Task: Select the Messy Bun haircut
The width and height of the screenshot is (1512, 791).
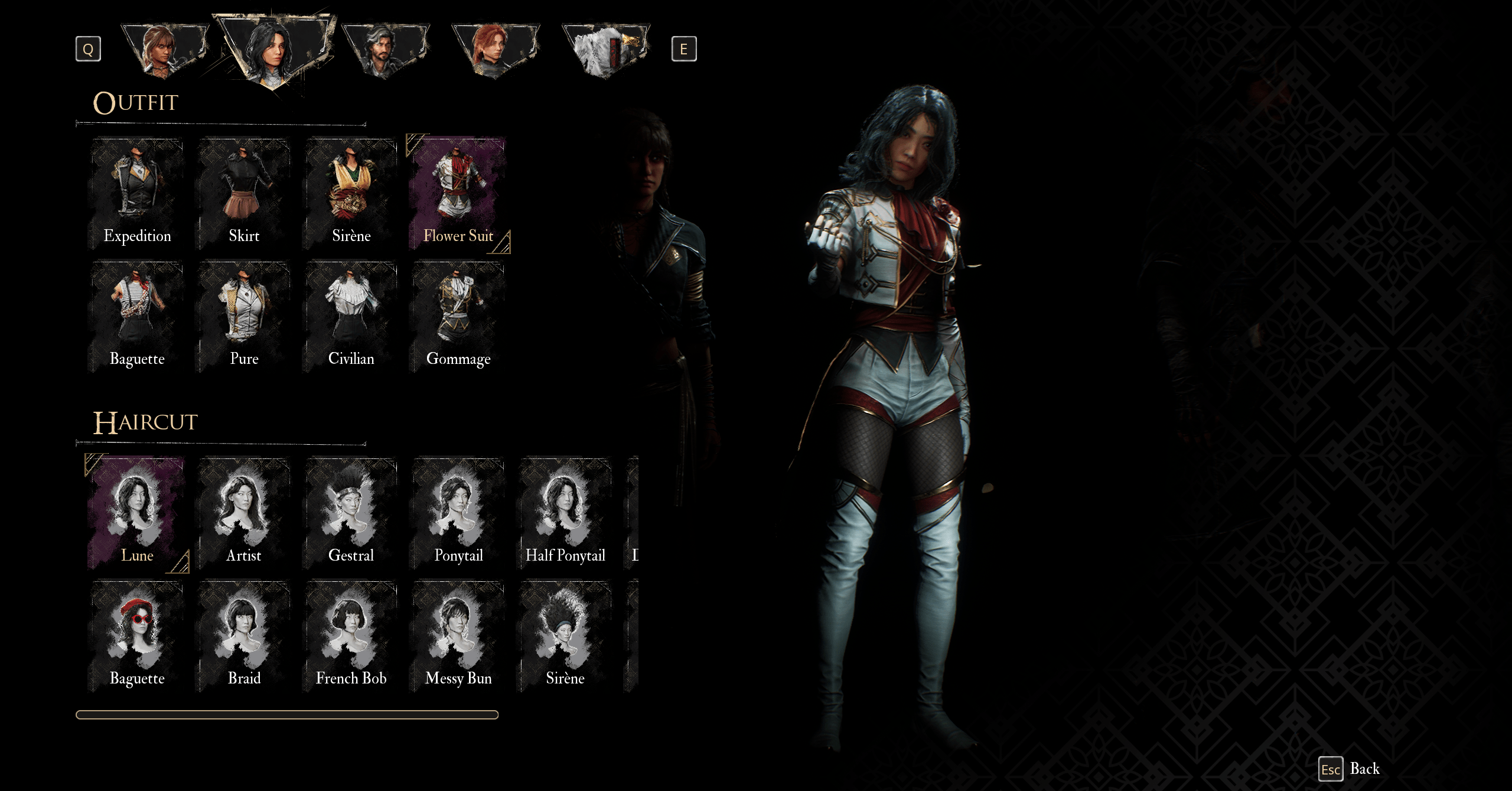Action: (x=458, y=636)
